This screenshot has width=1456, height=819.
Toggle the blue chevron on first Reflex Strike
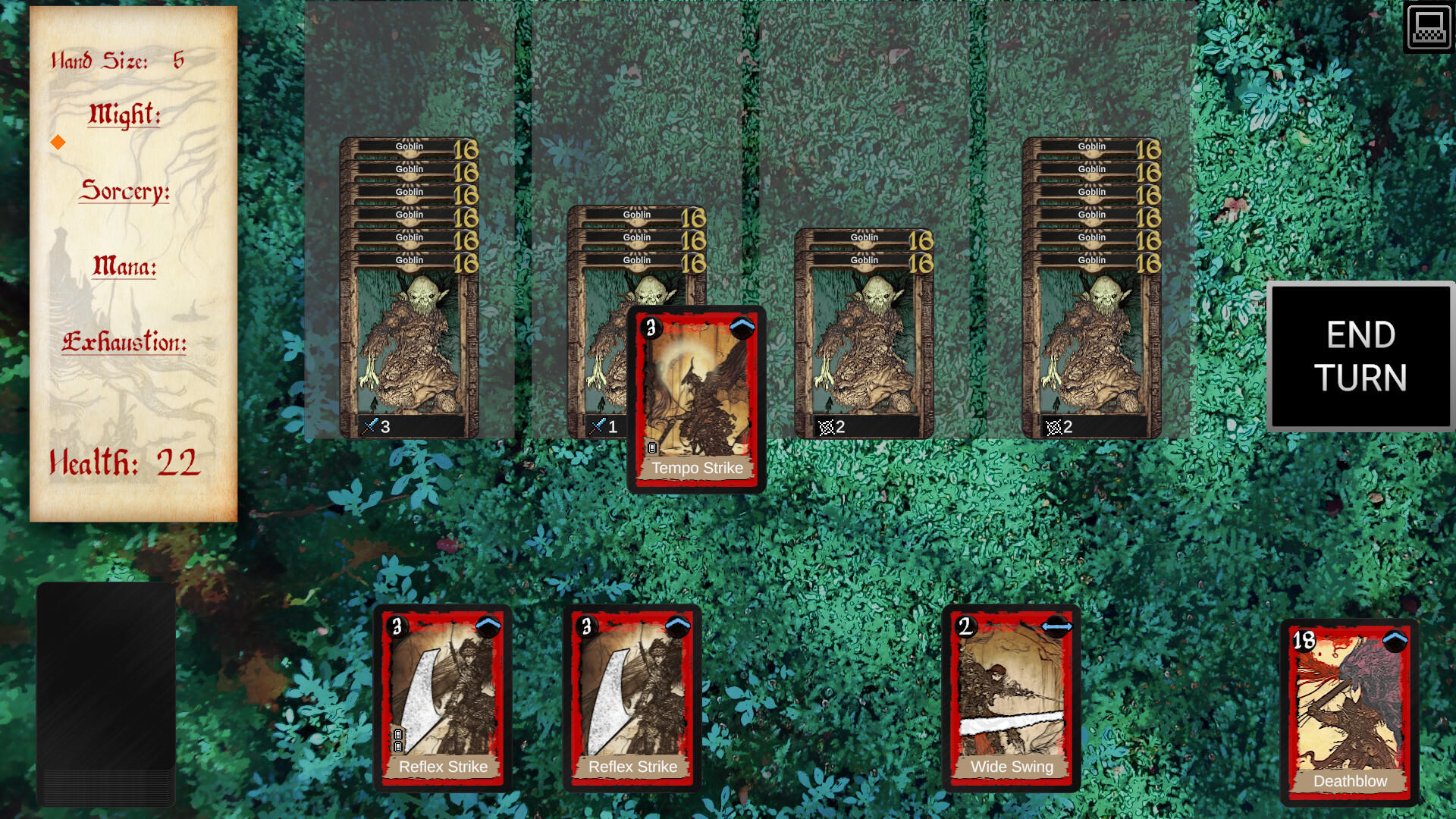tap(488, 626)
